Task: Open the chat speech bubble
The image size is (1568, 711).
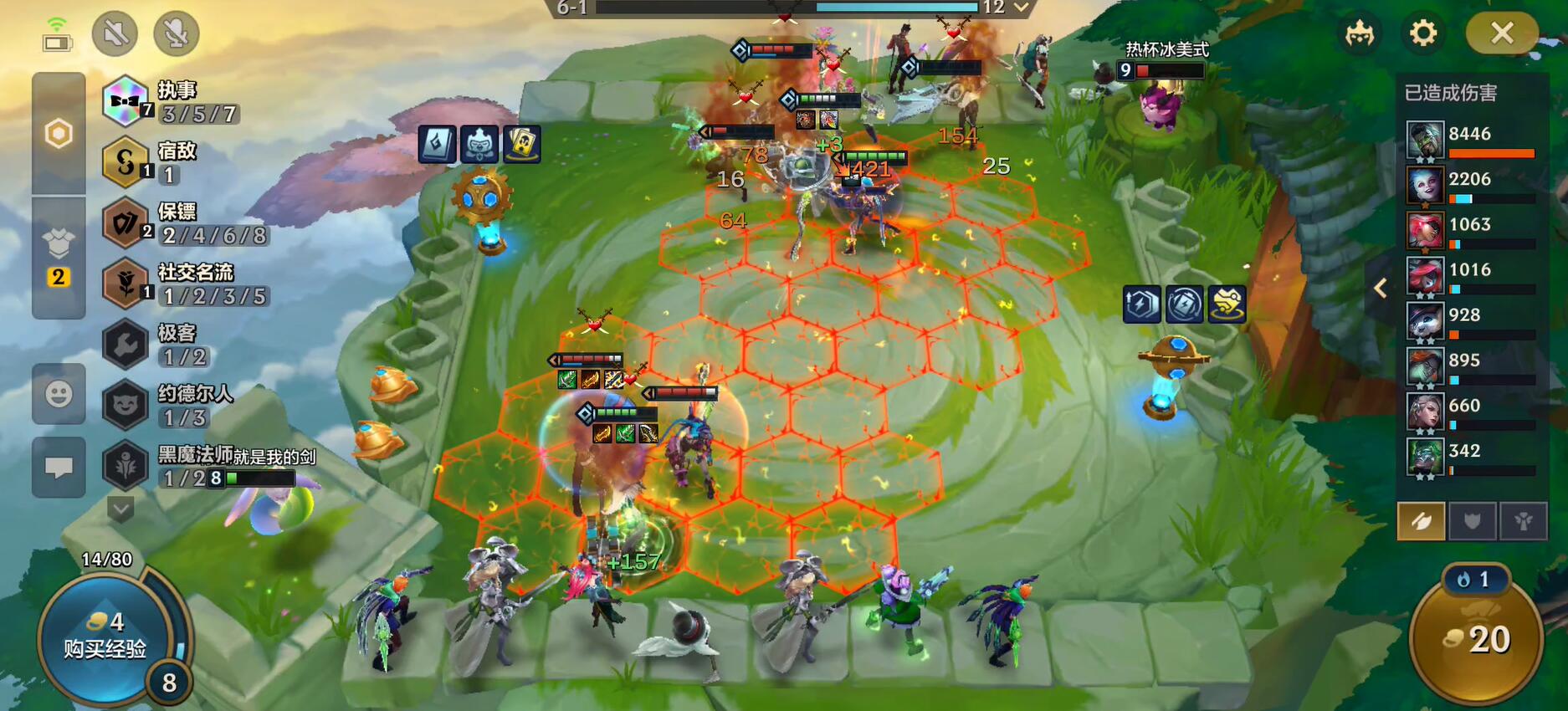Action: click(59, 467)
